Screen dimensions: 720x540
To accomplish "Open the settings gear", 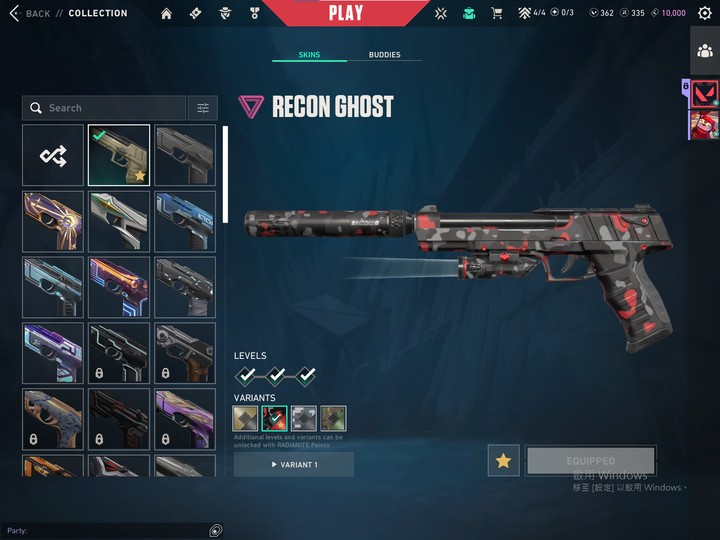I will (x=704, y=13).
